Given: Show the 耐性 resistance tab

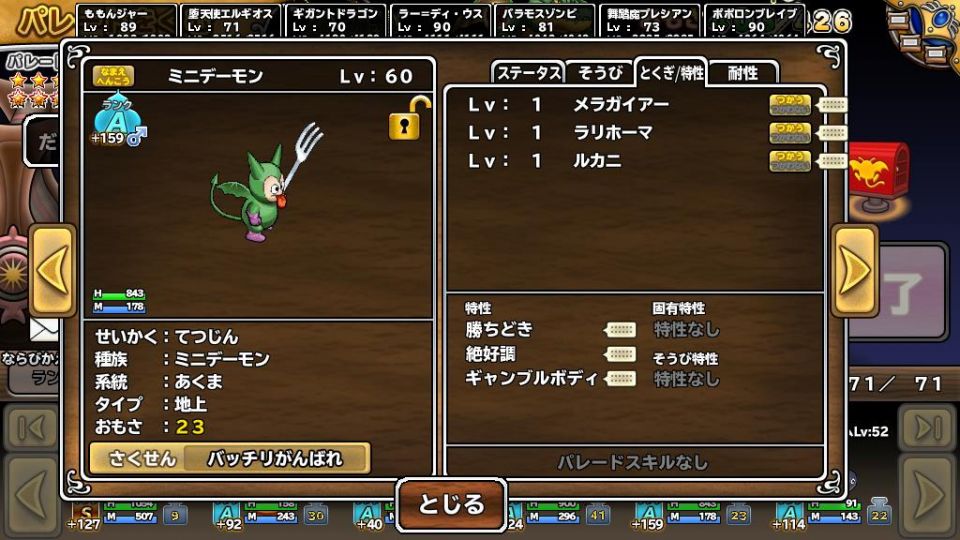Looking at the screenshot, I should click(743, 73).
